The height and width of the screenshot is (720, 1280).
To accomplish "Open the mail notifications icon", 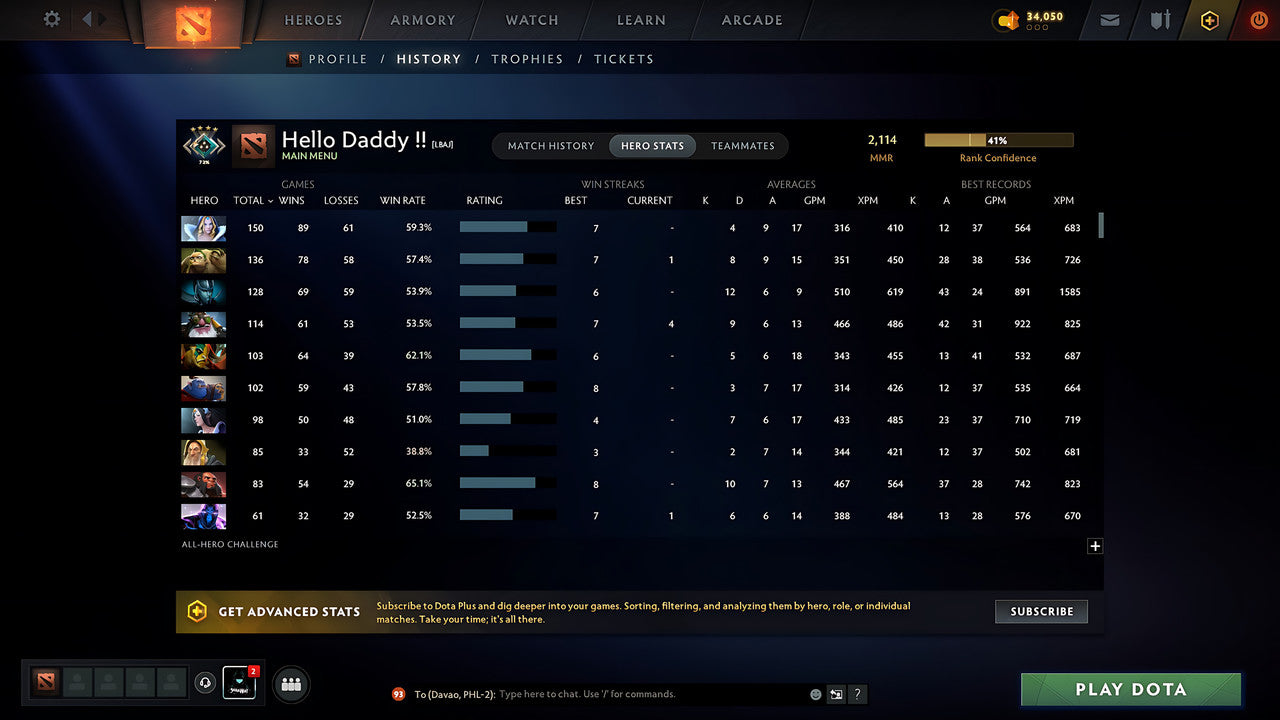I will pos(1108,19).
